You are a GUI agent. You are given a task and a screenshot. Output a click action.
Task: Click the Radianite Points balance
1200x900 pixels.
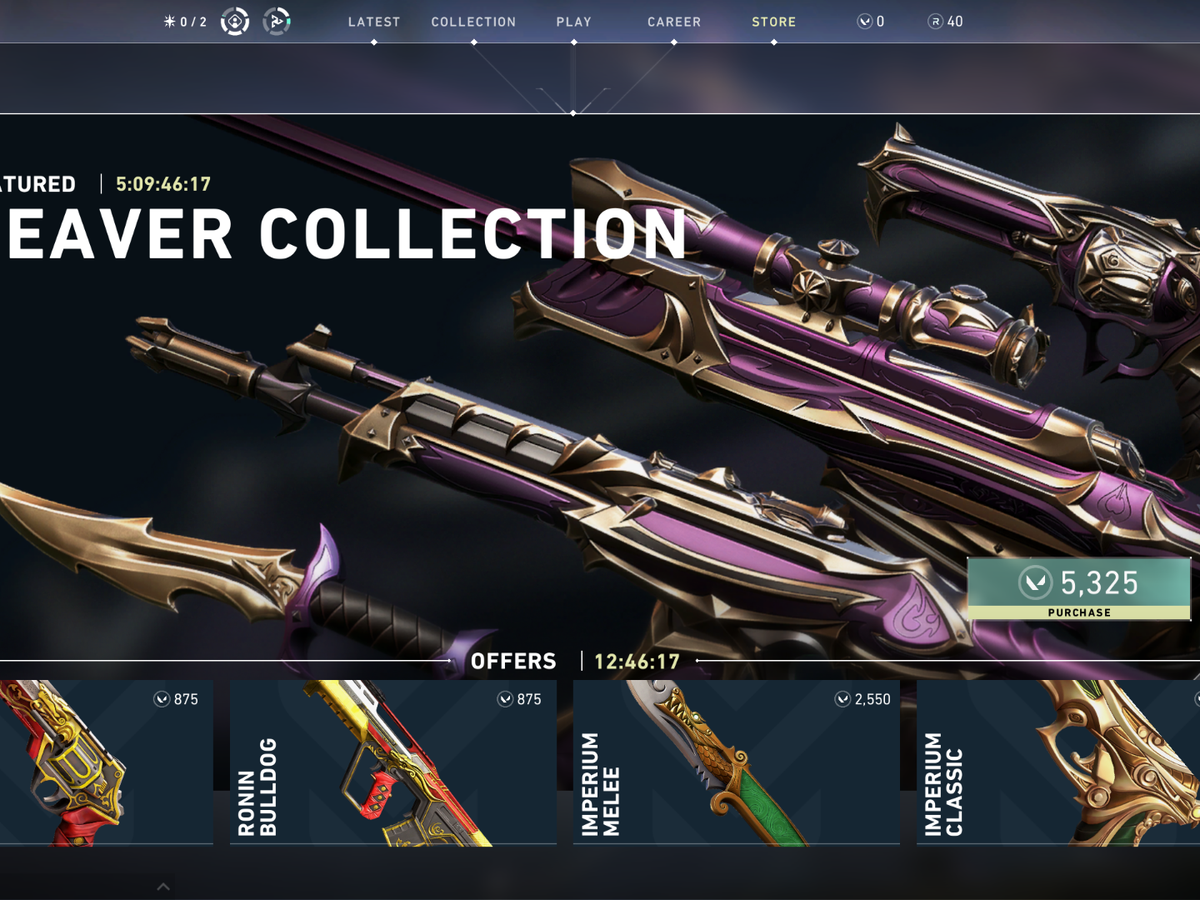[945, 22]
